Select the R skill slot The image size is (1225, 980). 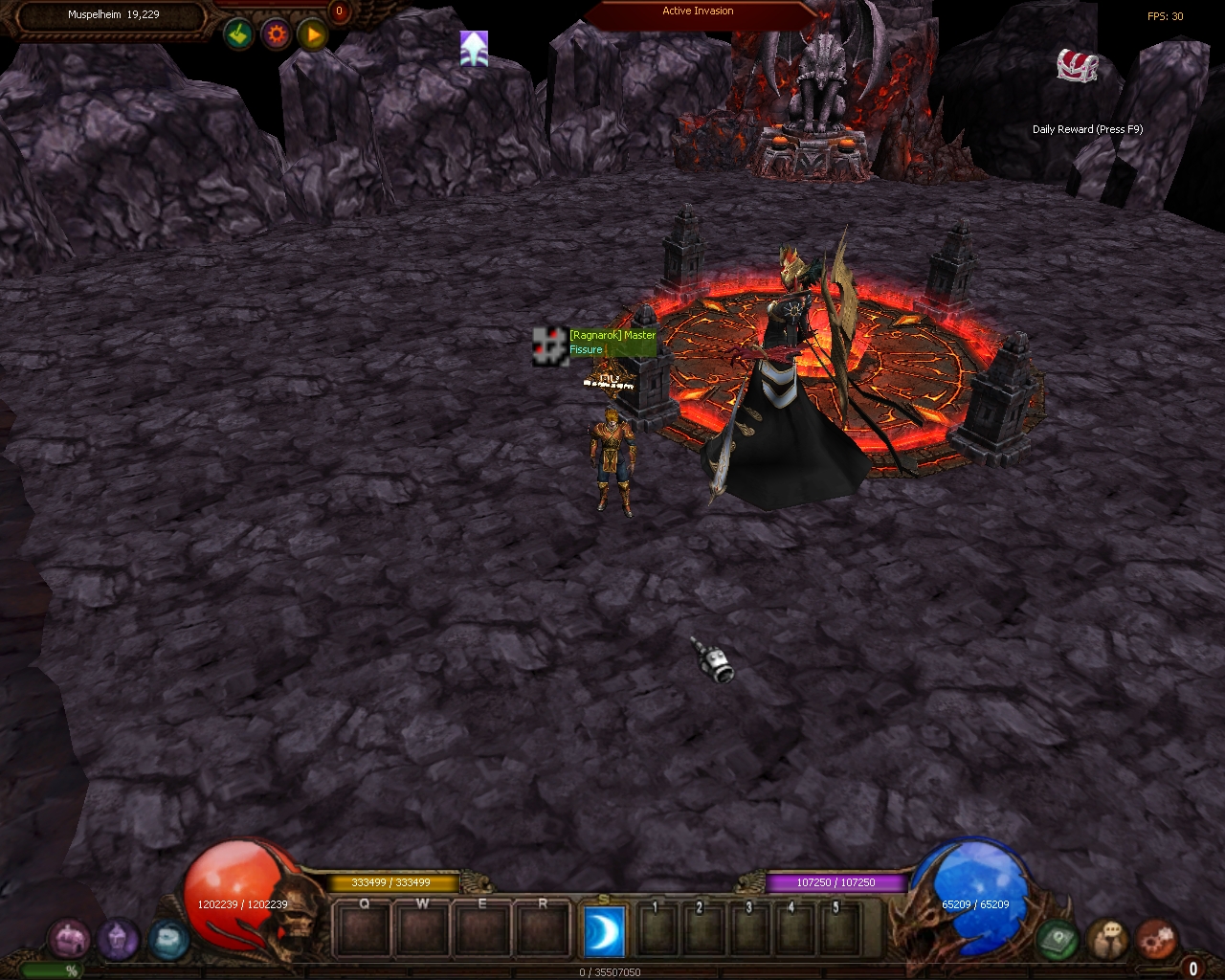click(543, 928)
